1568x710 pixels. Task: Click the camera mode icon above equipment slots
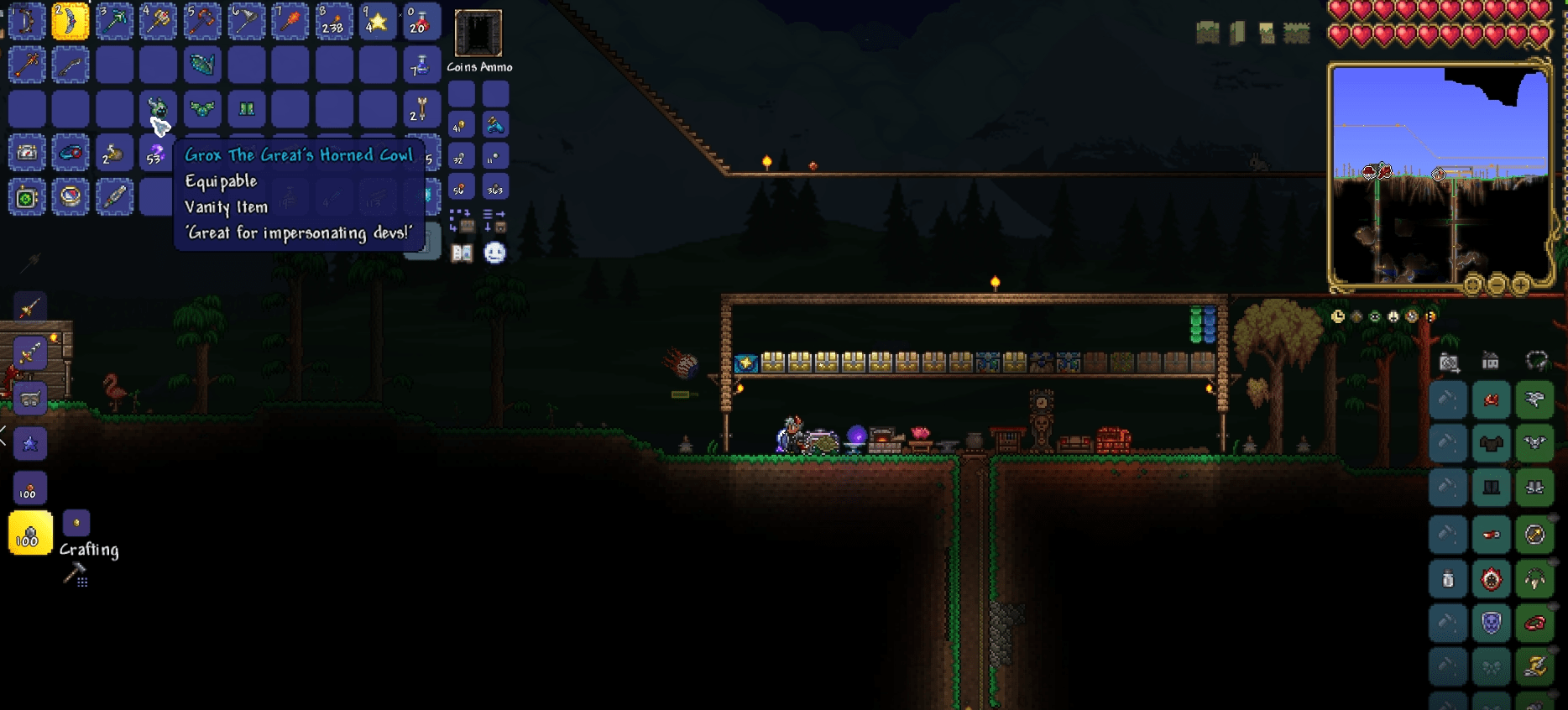[x=1449, y=363]
